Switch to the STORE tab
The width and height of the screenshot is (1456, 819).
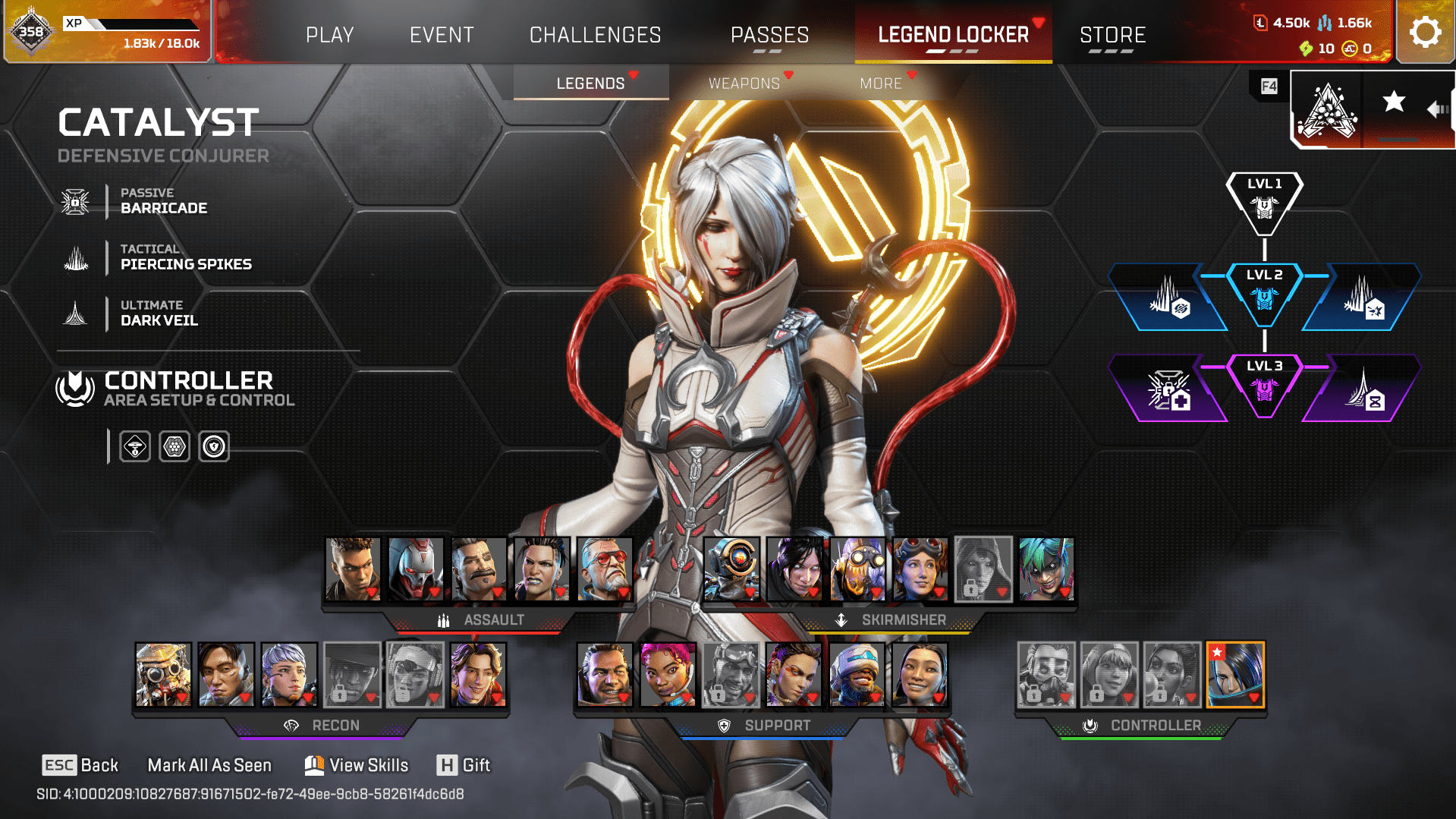1112,34
